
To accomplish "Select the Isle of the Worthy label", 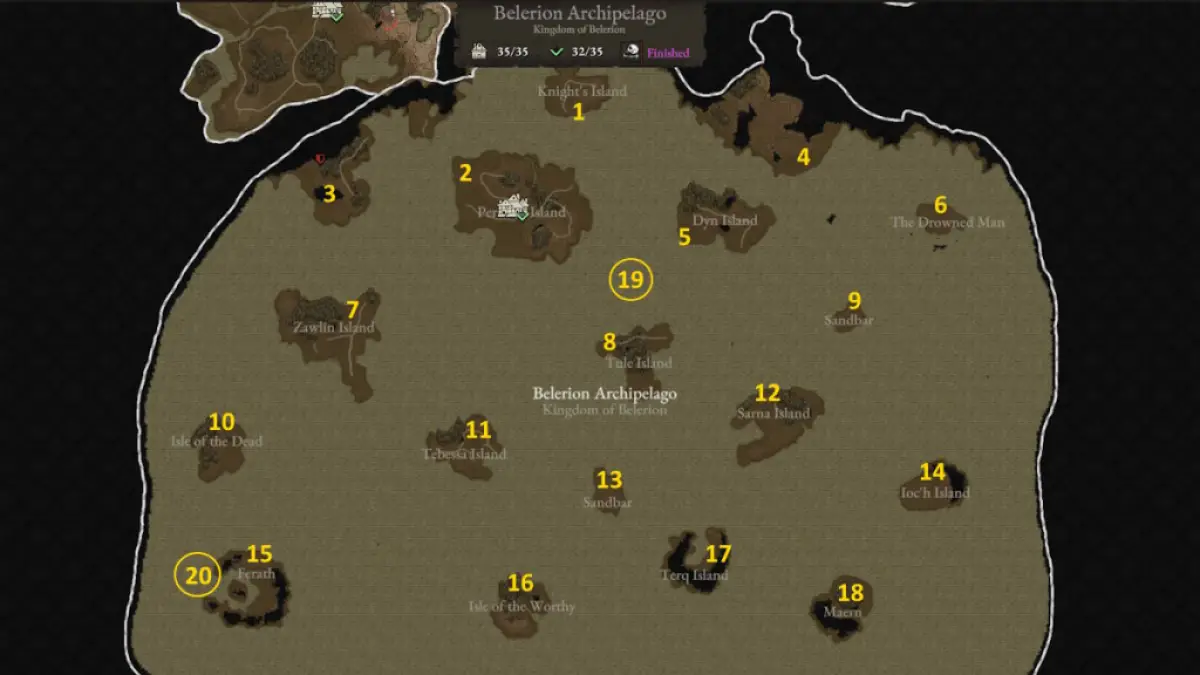I will tap(522, 606).
